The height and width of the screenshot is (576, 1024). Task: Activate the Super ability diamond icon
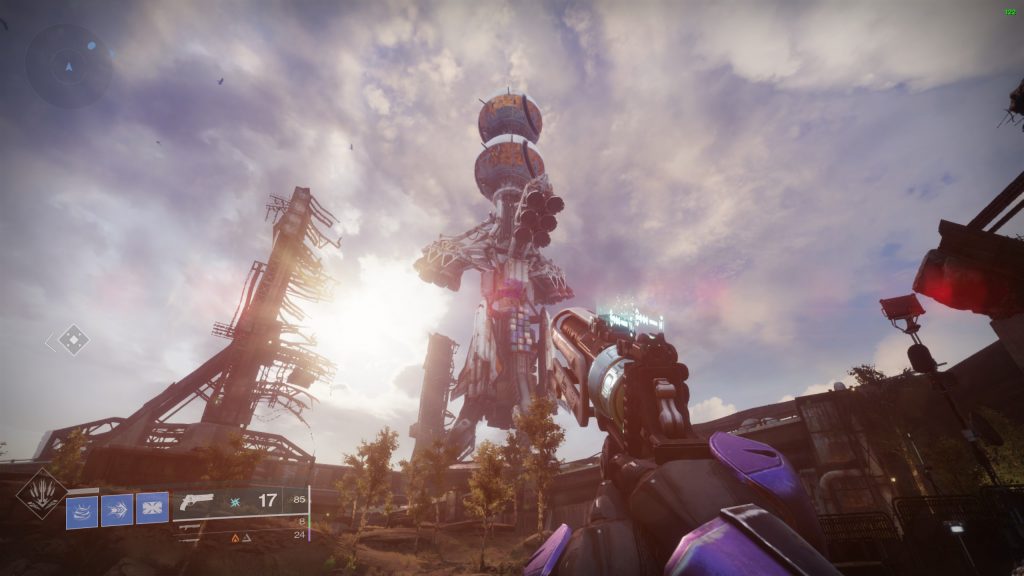[x=43, y=494]
